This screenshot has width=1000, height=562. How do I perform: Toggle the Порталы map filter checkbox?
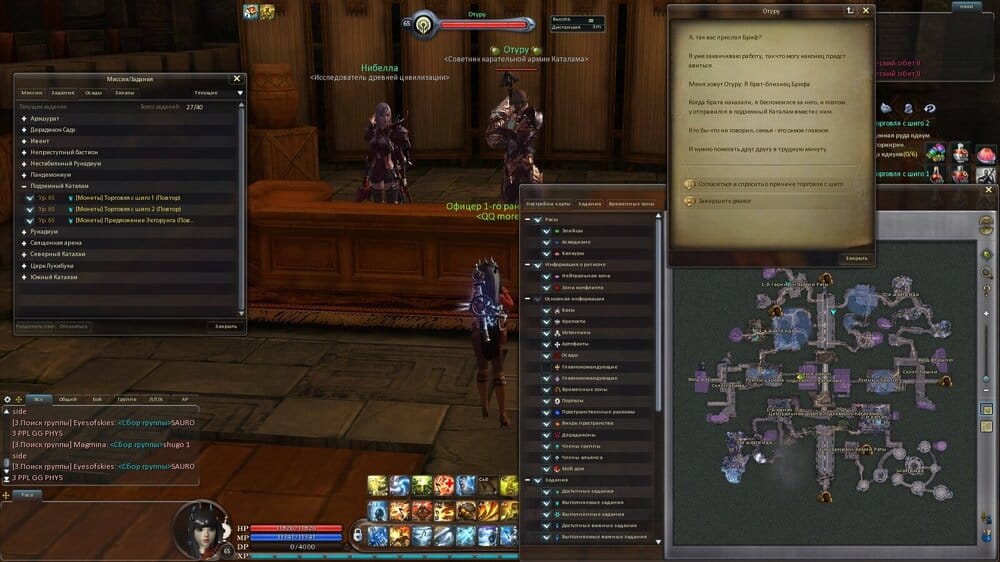(547, 401)
